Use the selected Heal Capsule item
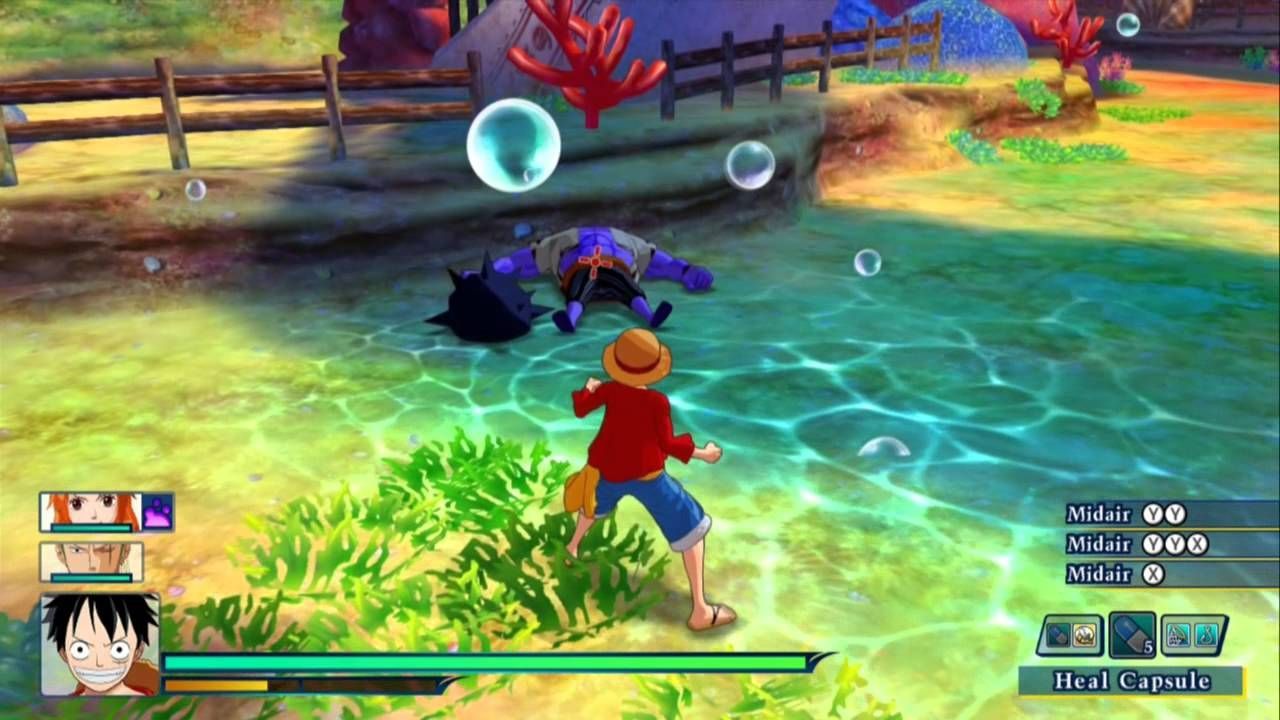This screenshot has height=720, width=1280. [x=1132, y=635]
